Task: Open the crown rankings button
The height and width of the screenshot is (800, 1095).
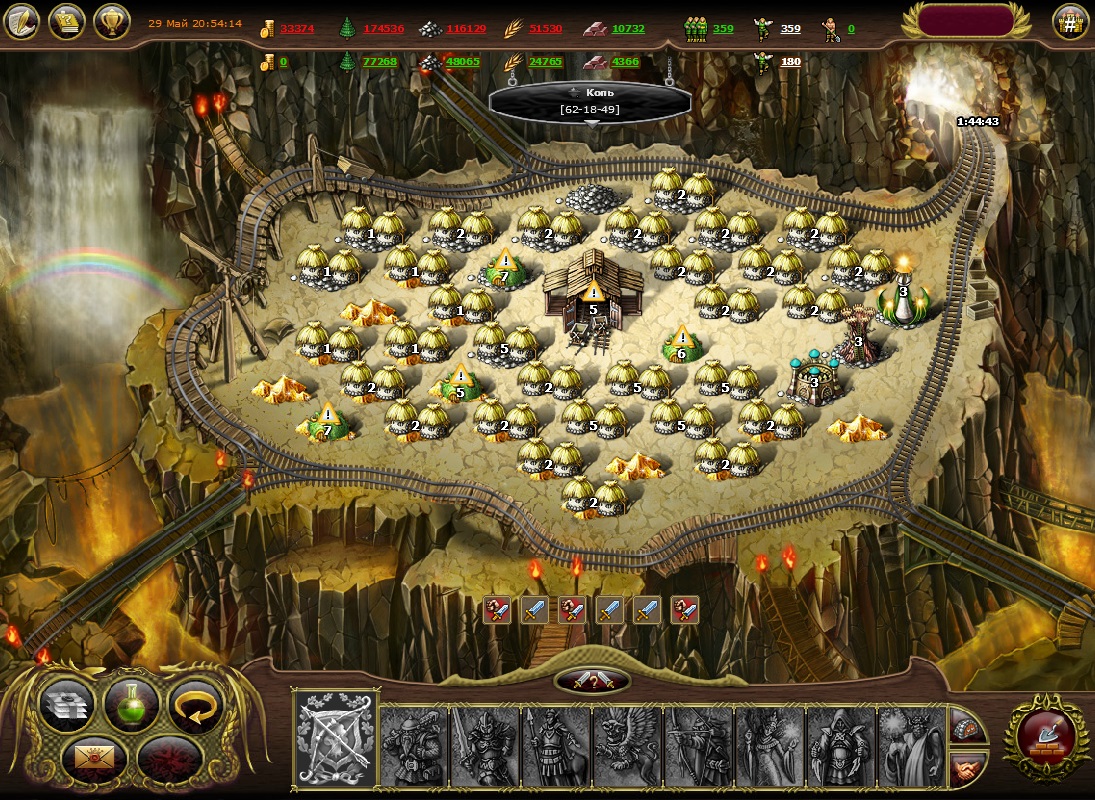Action: [x=67, y=22]
